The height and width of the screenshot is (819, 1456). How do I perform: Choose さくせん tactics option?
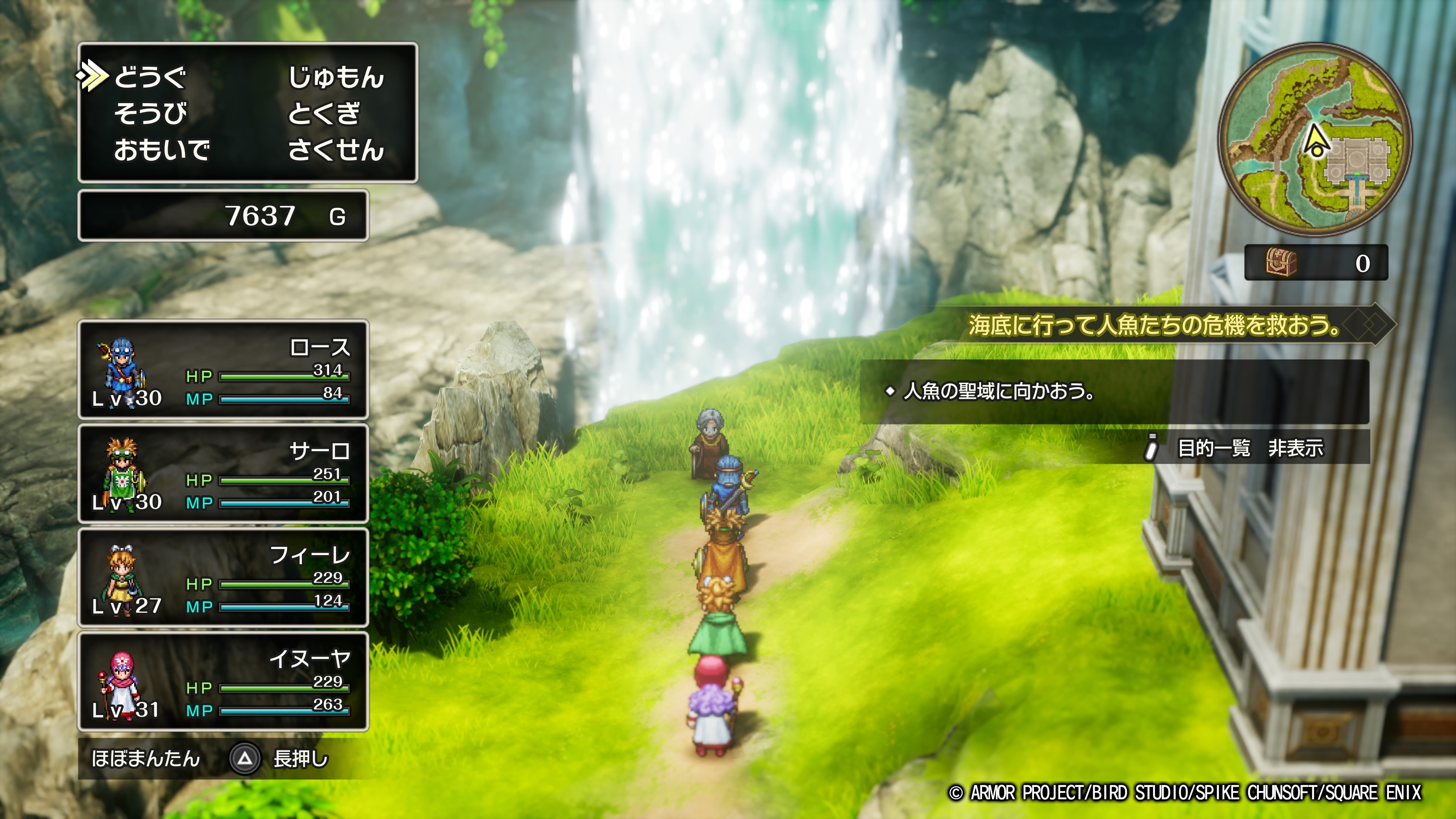[336, 151]
